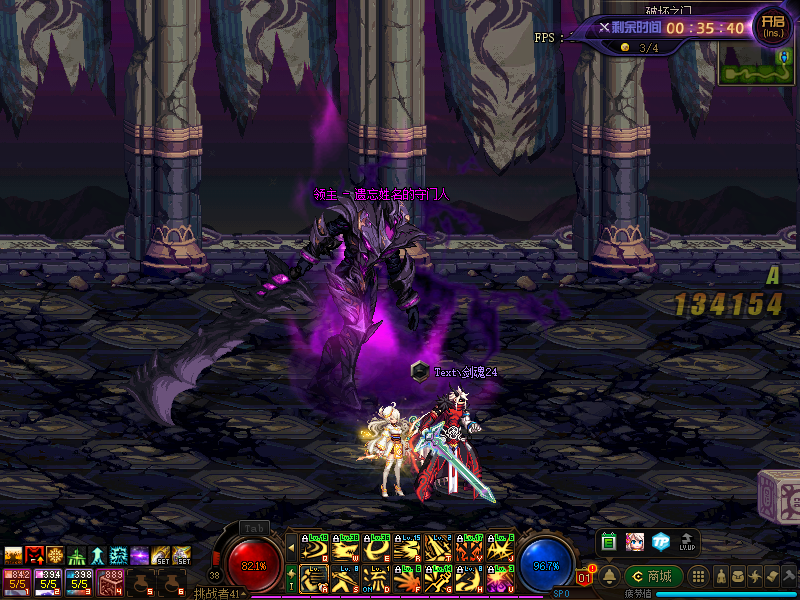Click the LV.UP arrow icon
This screenshot has height=600, width=800.
pos(687,542)
